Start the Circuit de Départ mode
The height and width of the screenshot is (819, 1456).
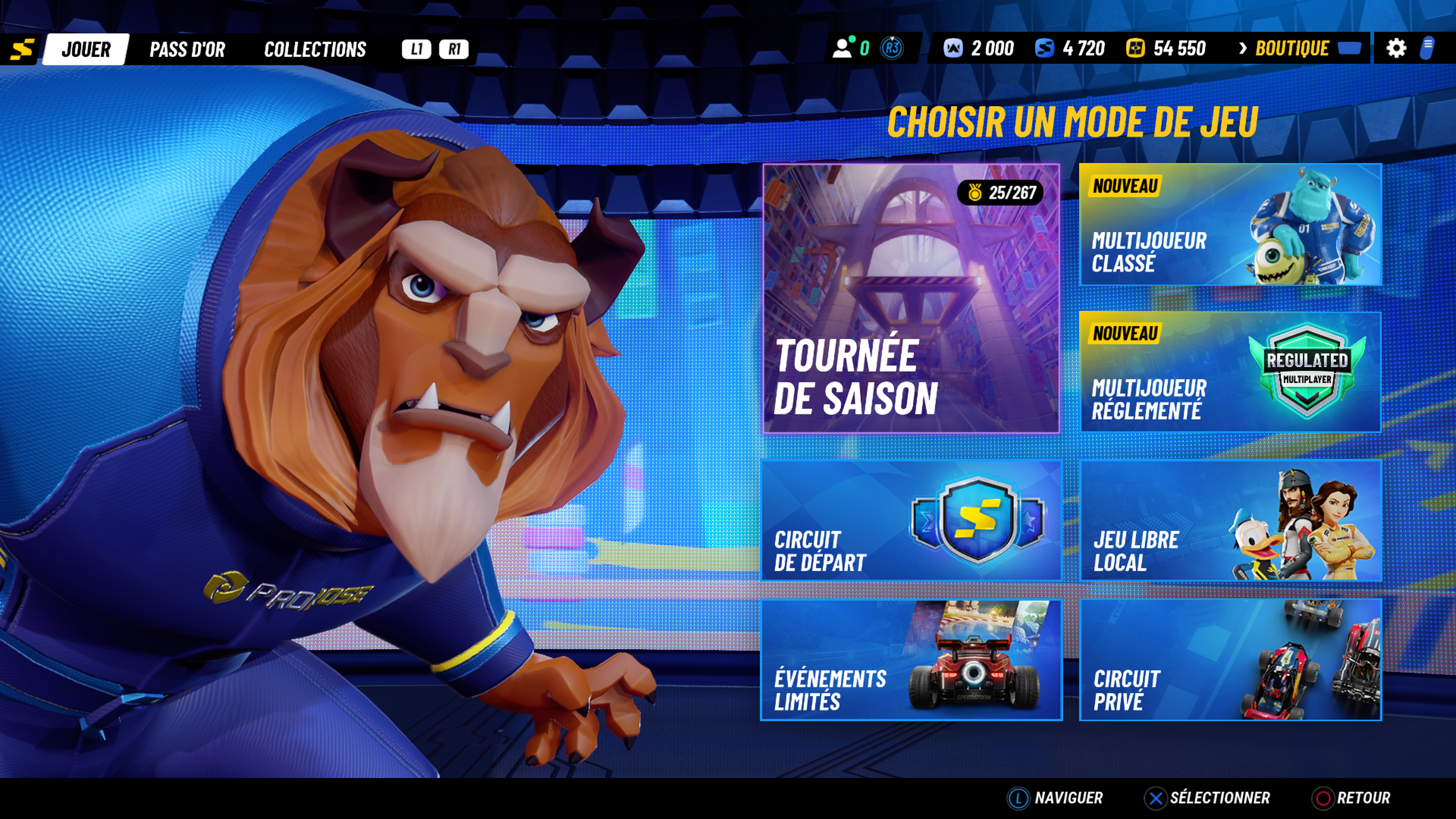[x=911, y=521]
